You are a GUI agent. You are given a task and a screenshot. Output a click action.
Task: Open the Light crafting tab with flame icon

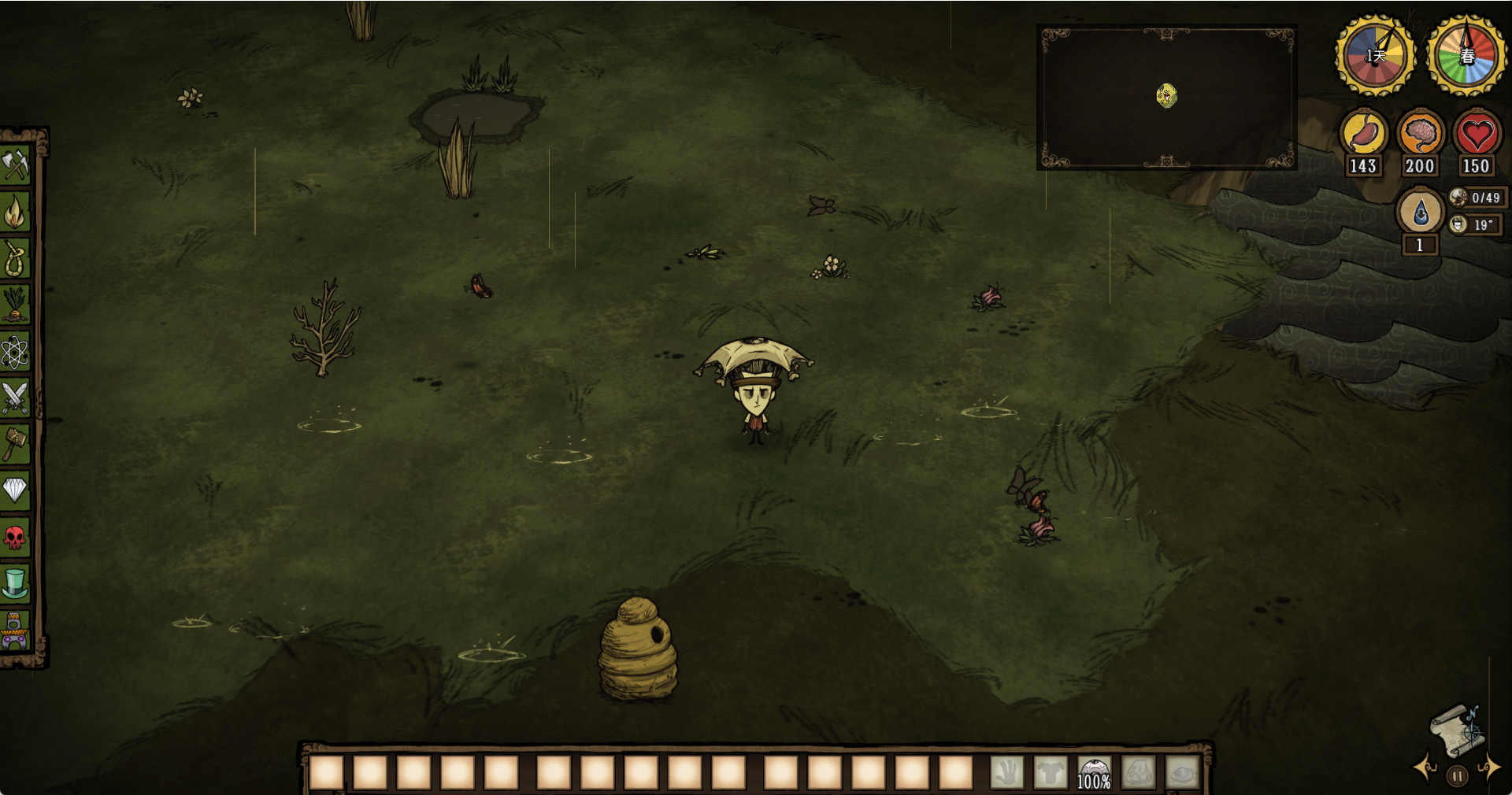(x=15, y=212)
